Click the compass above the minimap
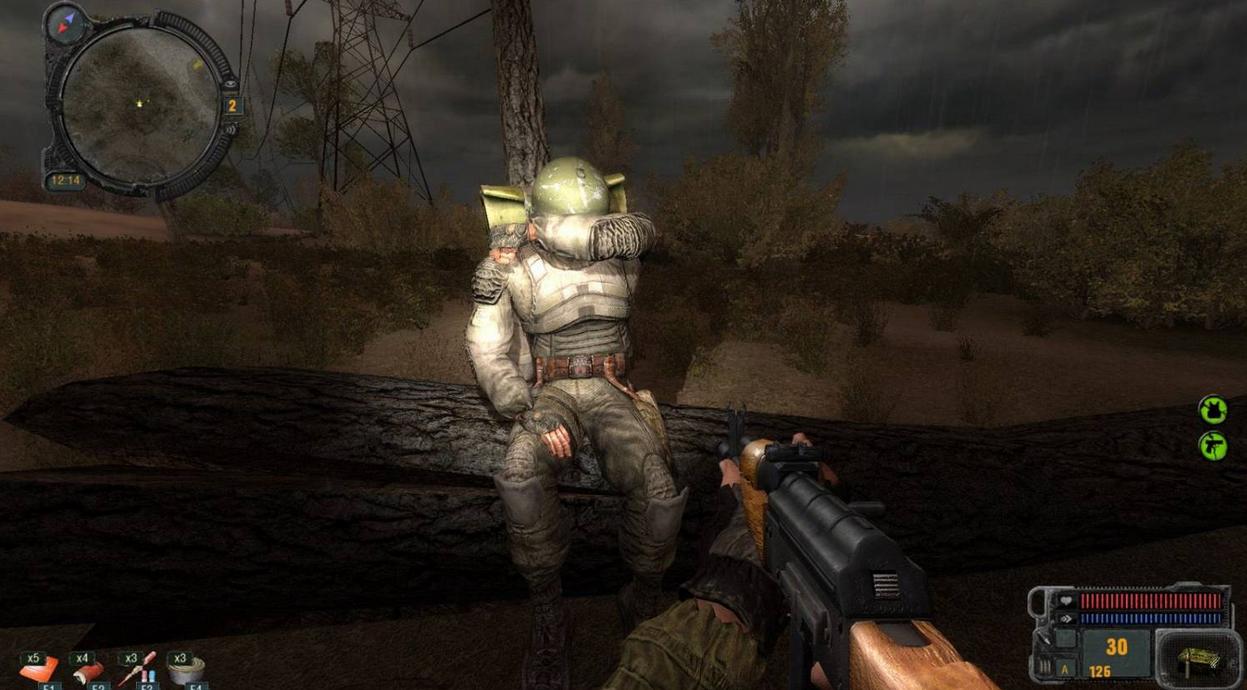The height and width of the screenshot is (690, 1247). [66, 21]
